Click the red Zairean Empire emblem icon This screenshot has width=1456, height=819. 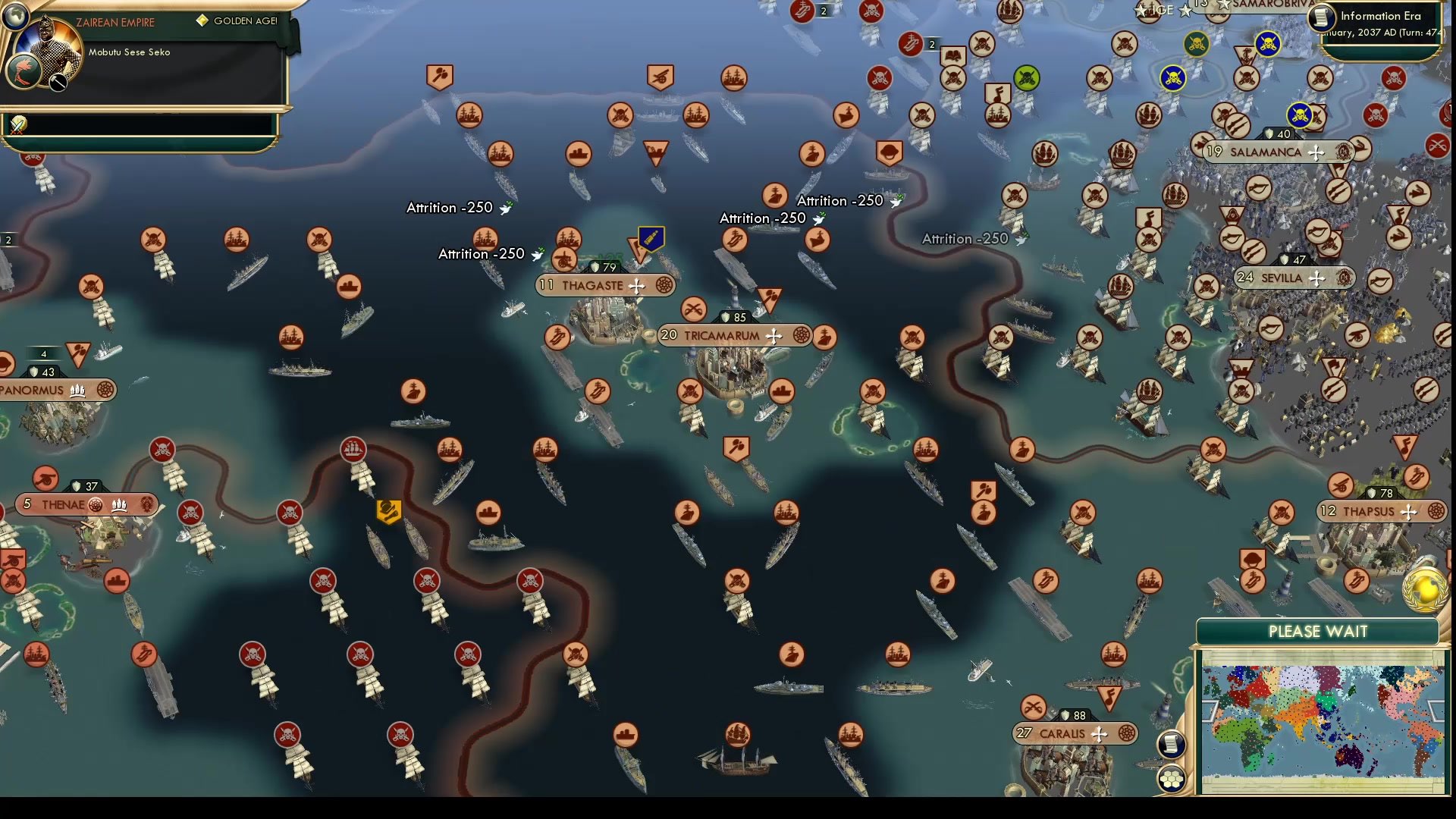pos(24,70)
